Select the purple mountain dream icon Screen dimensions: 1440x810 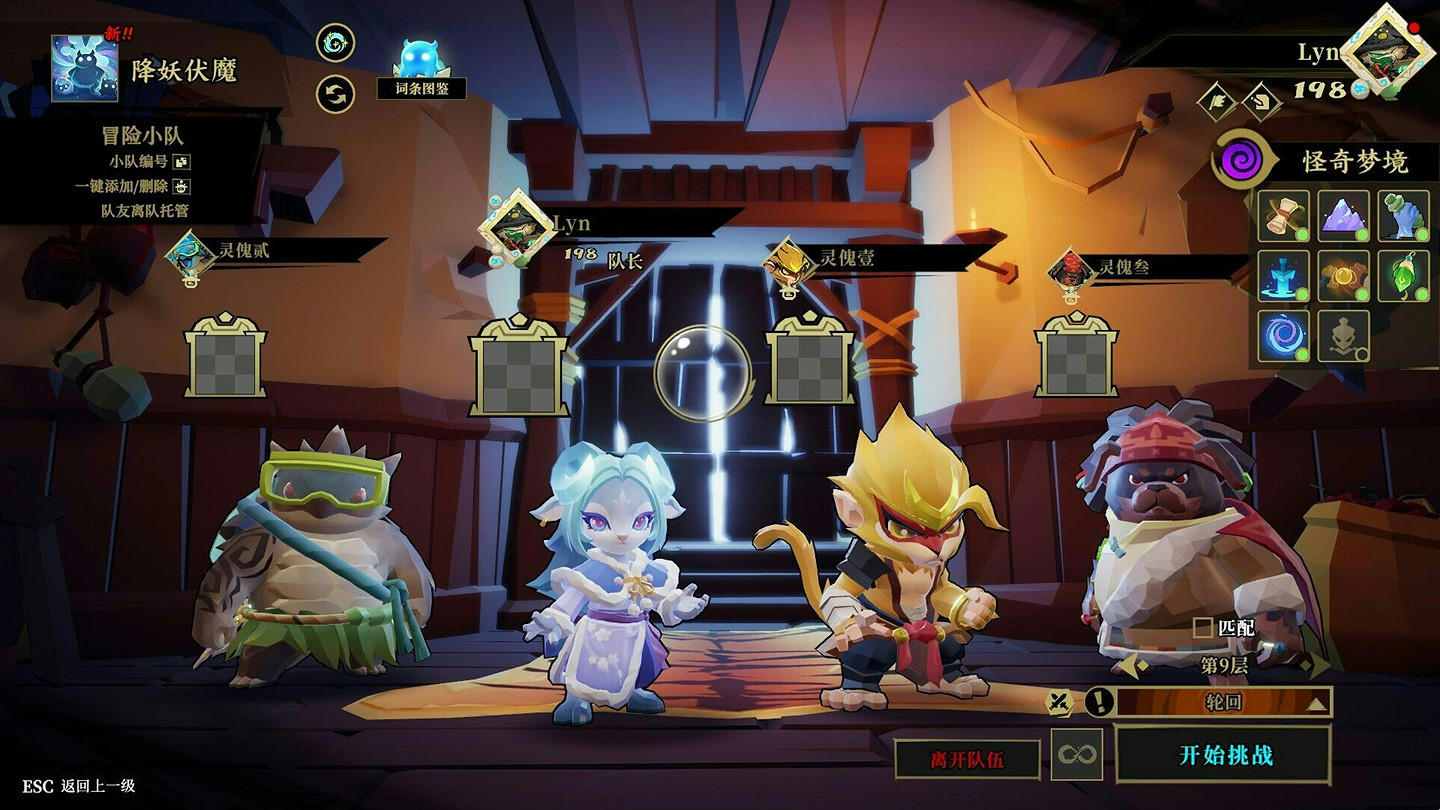(1344, 216)
